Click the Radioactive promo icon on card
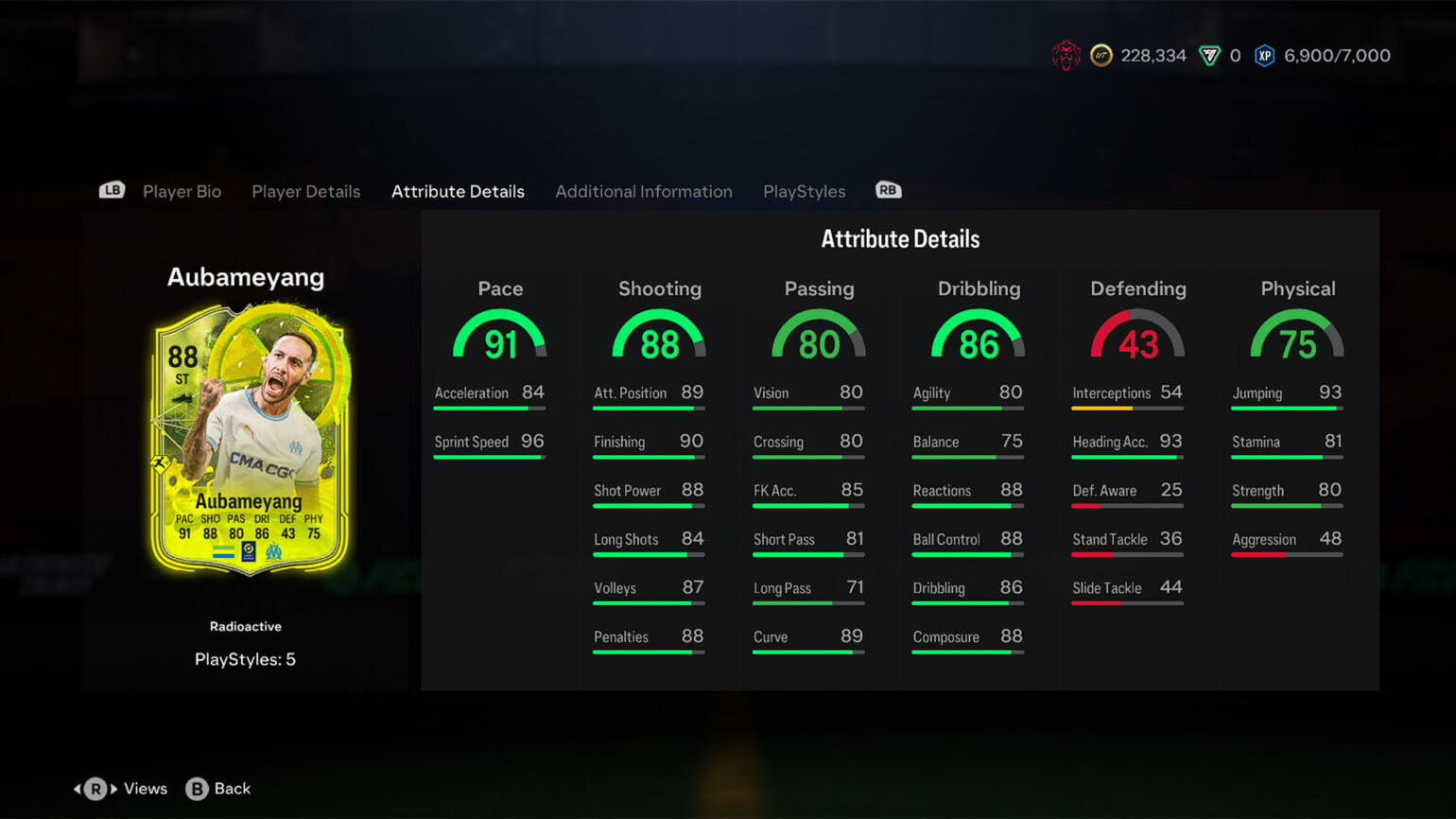 click(x=160, y=463)
